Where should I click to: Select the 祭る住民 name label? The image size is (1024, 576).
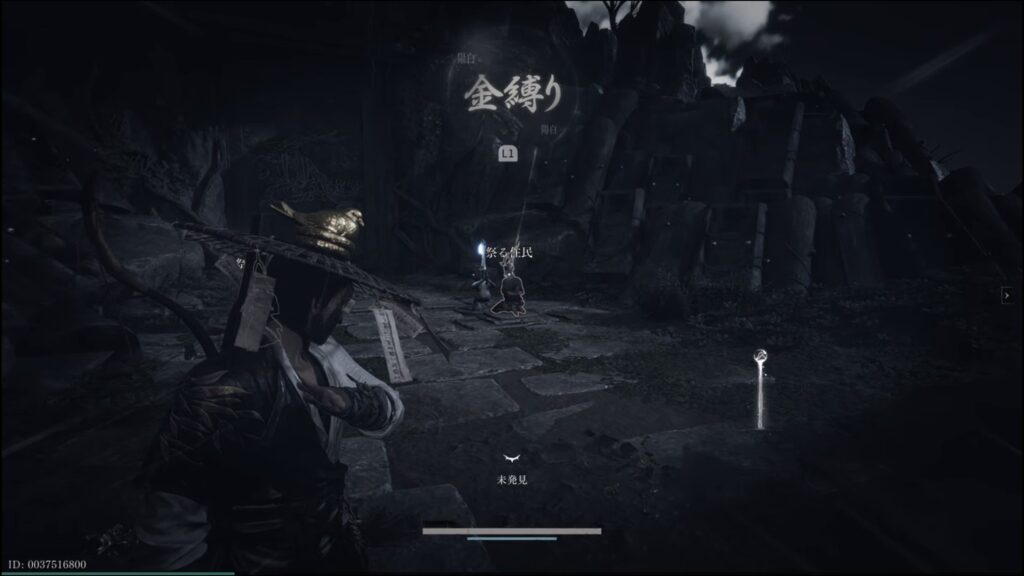click(x=509, y=252)
